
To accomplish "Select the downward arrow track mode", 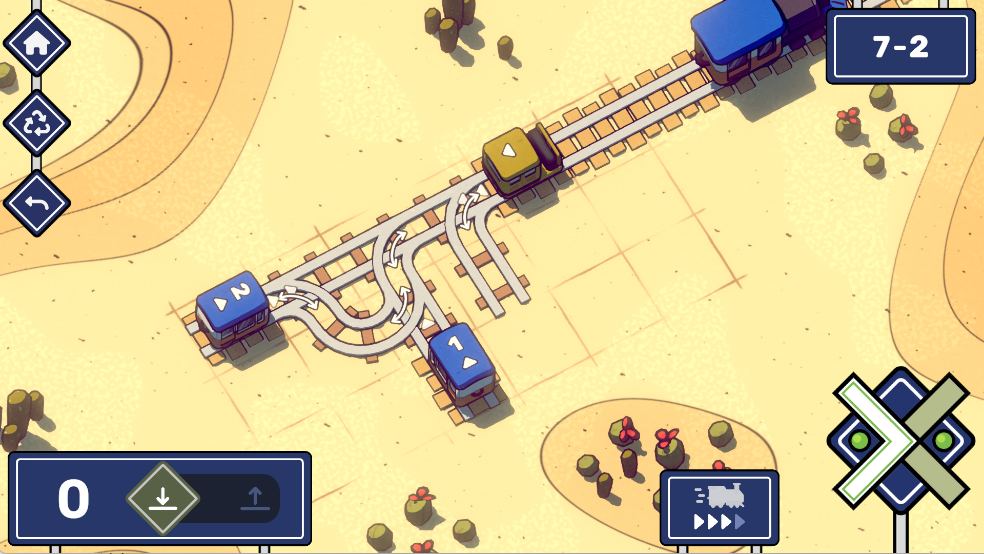I will 163,498.
